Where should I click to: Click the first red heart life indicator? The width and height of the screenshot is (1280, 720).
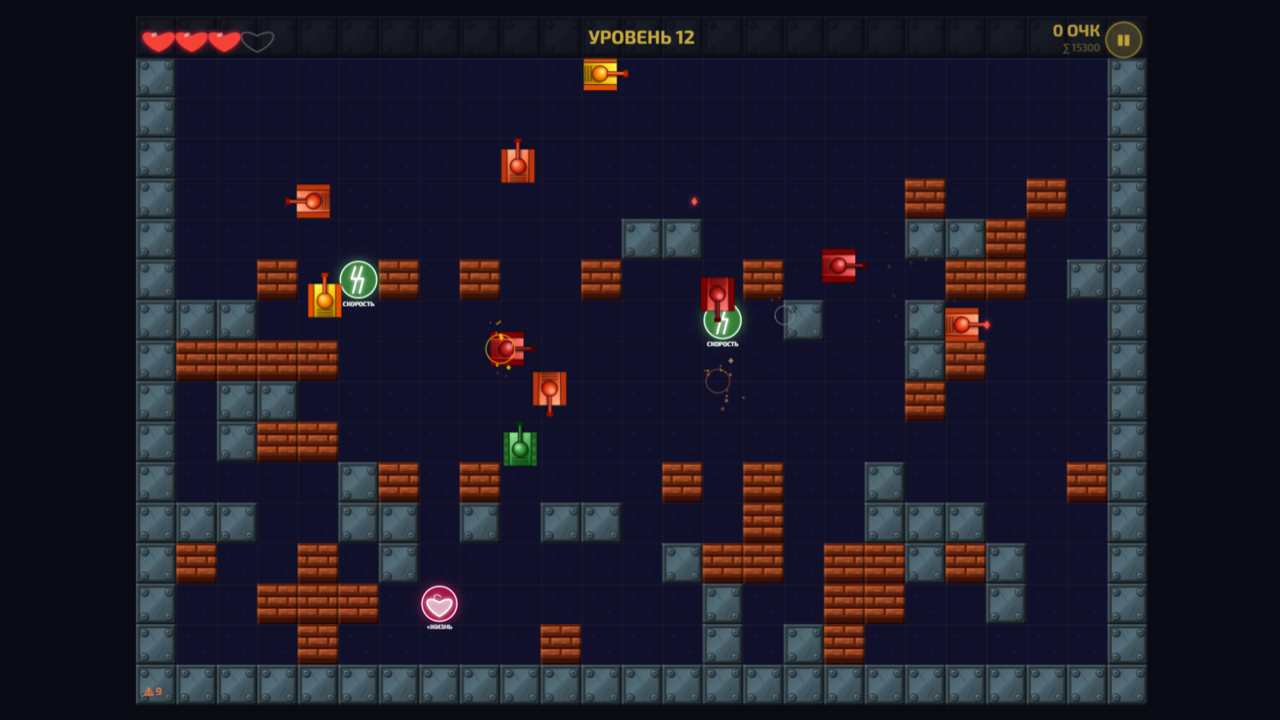tap(156, 40)
